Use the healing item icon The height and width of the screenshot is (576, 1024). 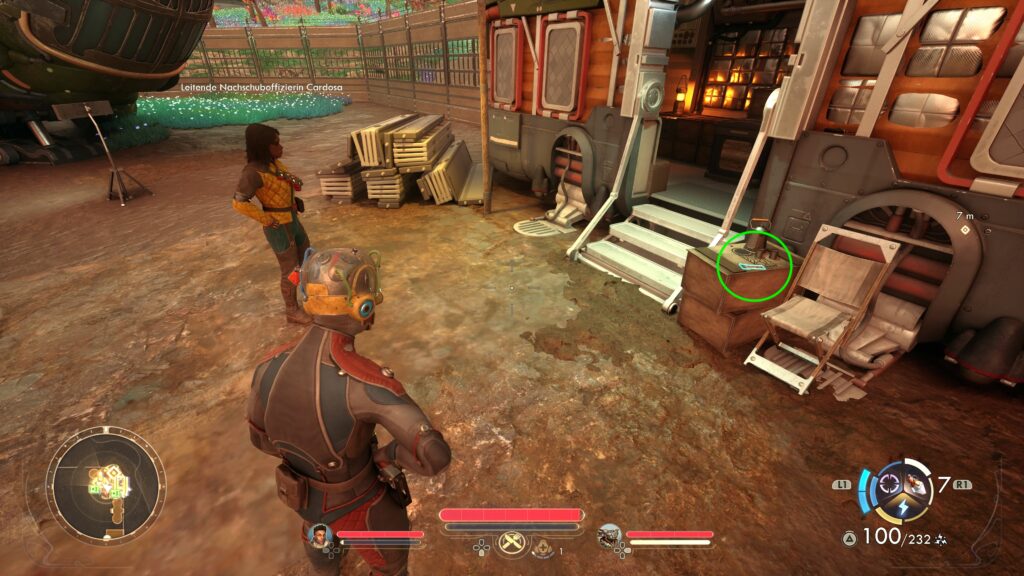click(x=543, y=546)
